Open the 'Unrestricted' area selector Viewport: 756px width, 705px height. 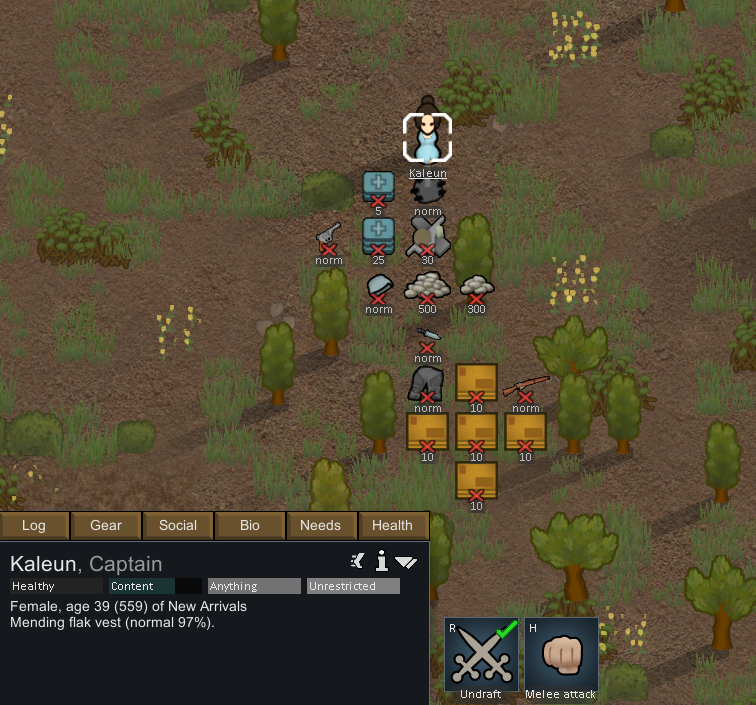click(353, 586)
